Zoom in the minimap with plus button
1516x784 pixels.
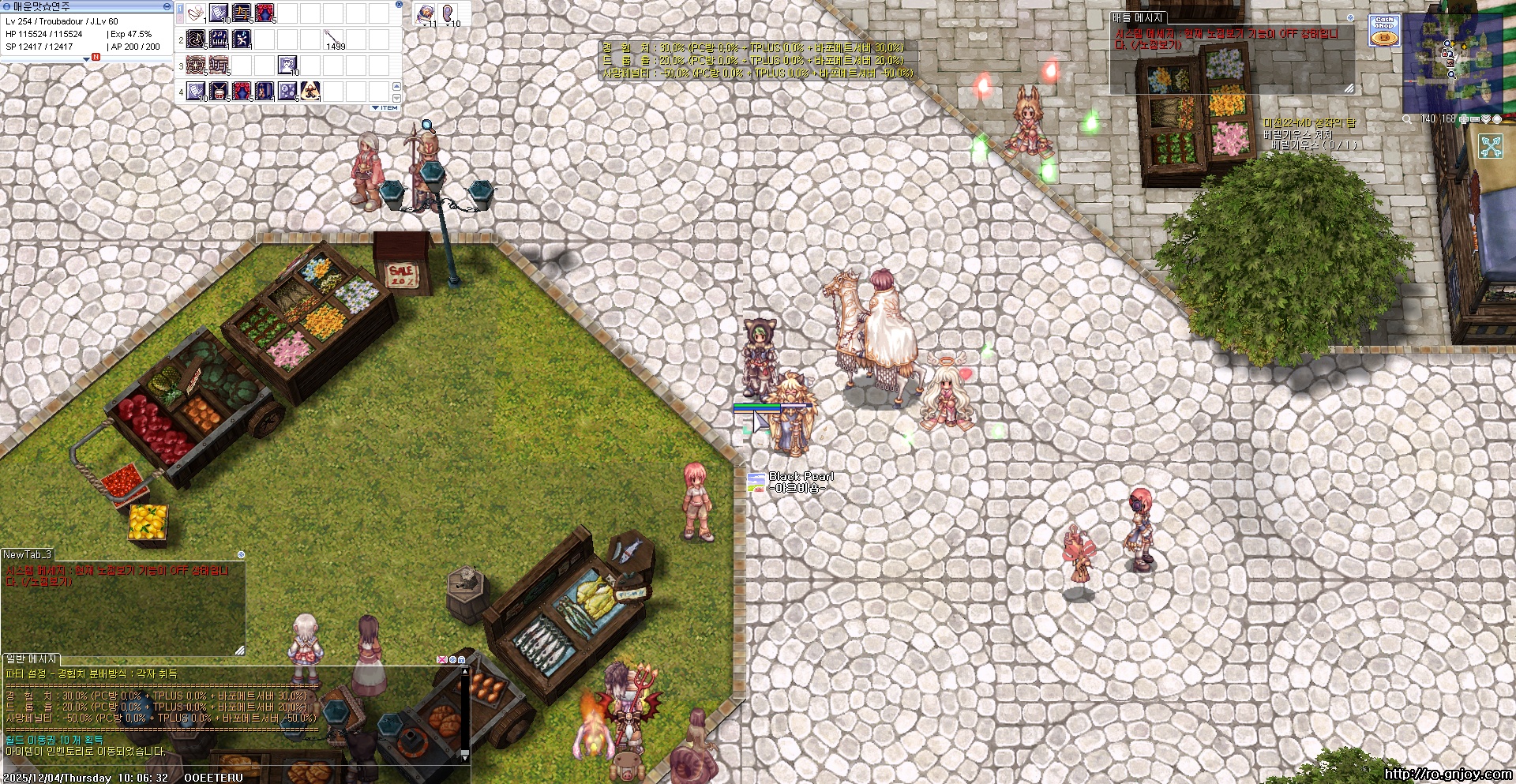click(x=1465, y=119)
